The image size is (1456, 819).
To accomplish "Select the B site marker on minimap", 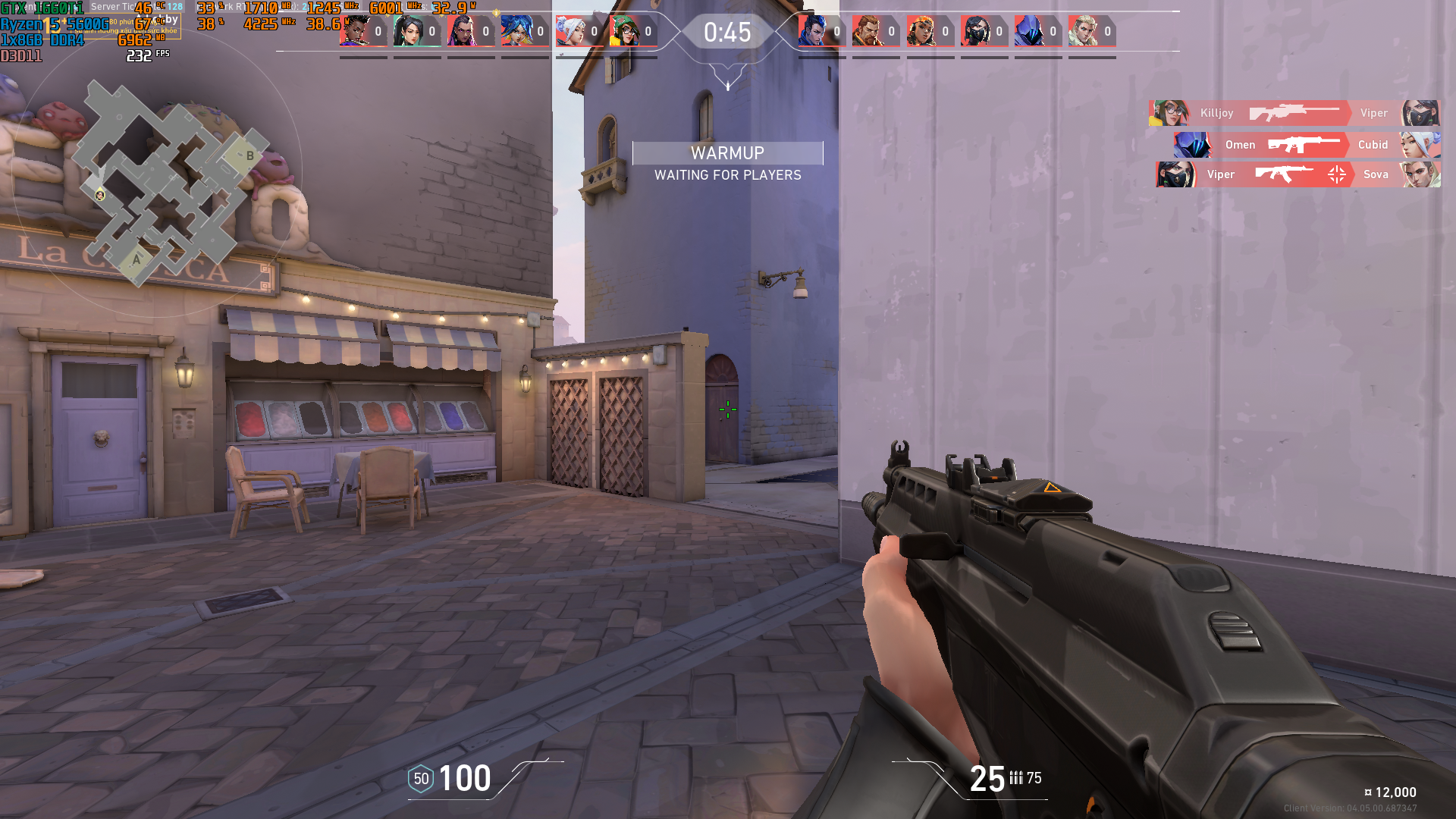I will pos(249,156).
